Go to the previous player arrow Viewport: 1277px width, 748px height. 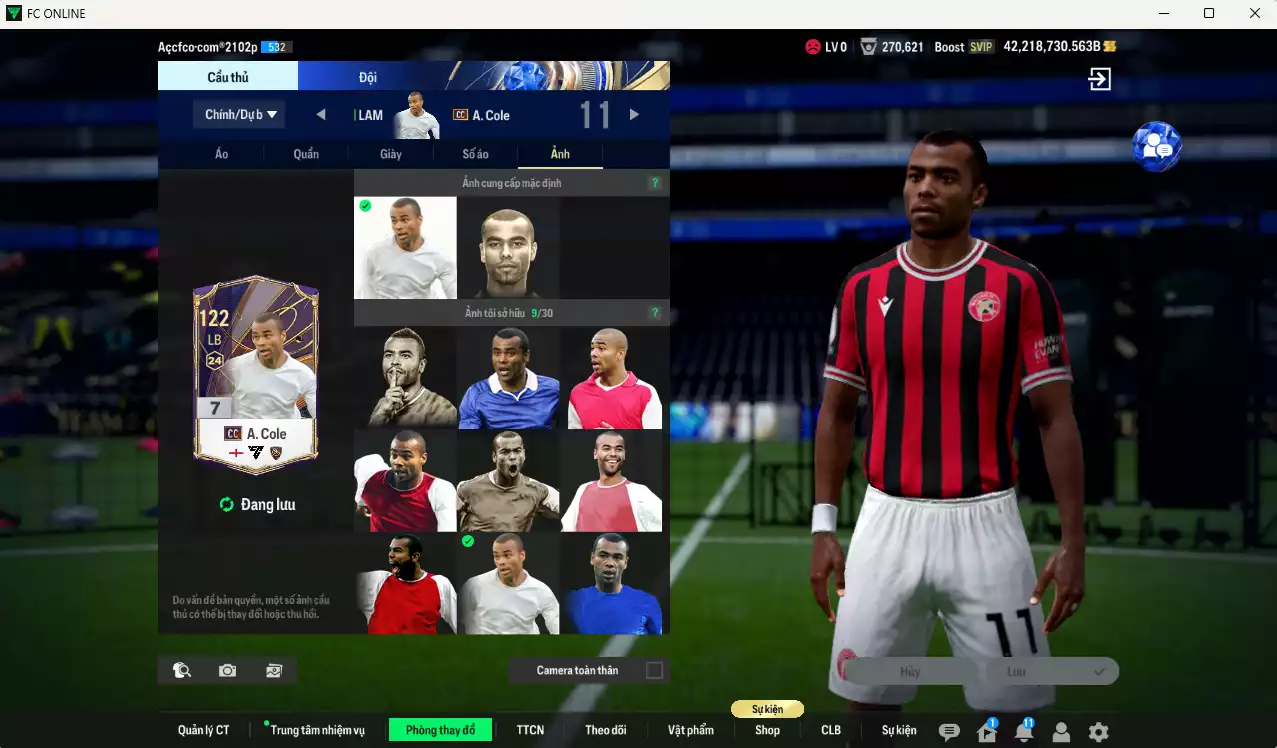[321, 115]
